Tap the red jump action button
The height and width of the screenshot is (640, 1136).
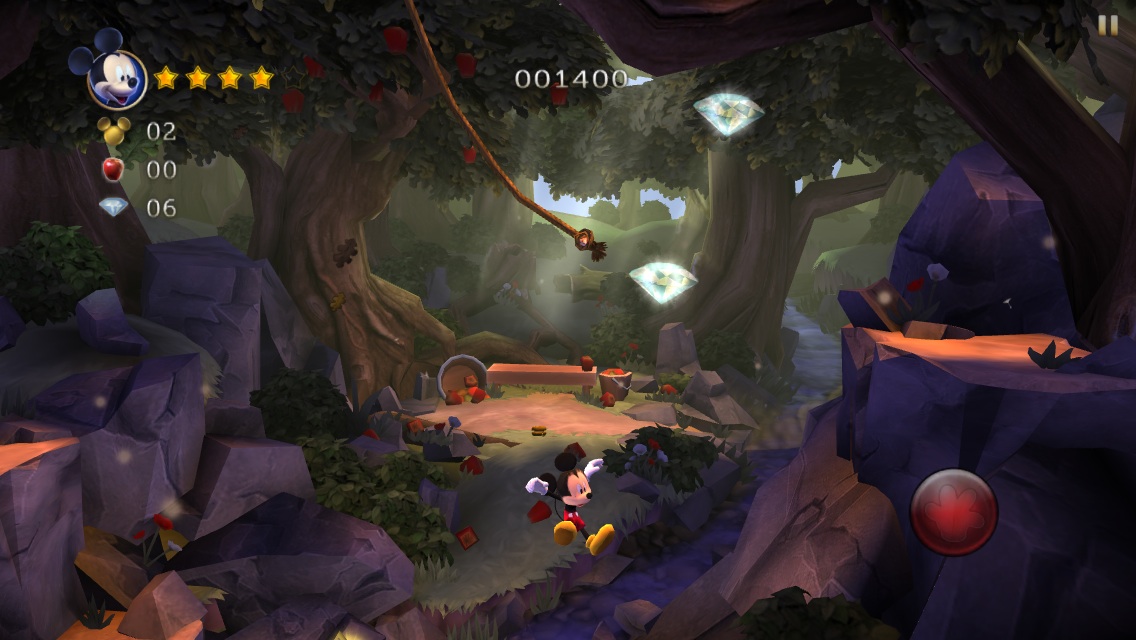954,512
